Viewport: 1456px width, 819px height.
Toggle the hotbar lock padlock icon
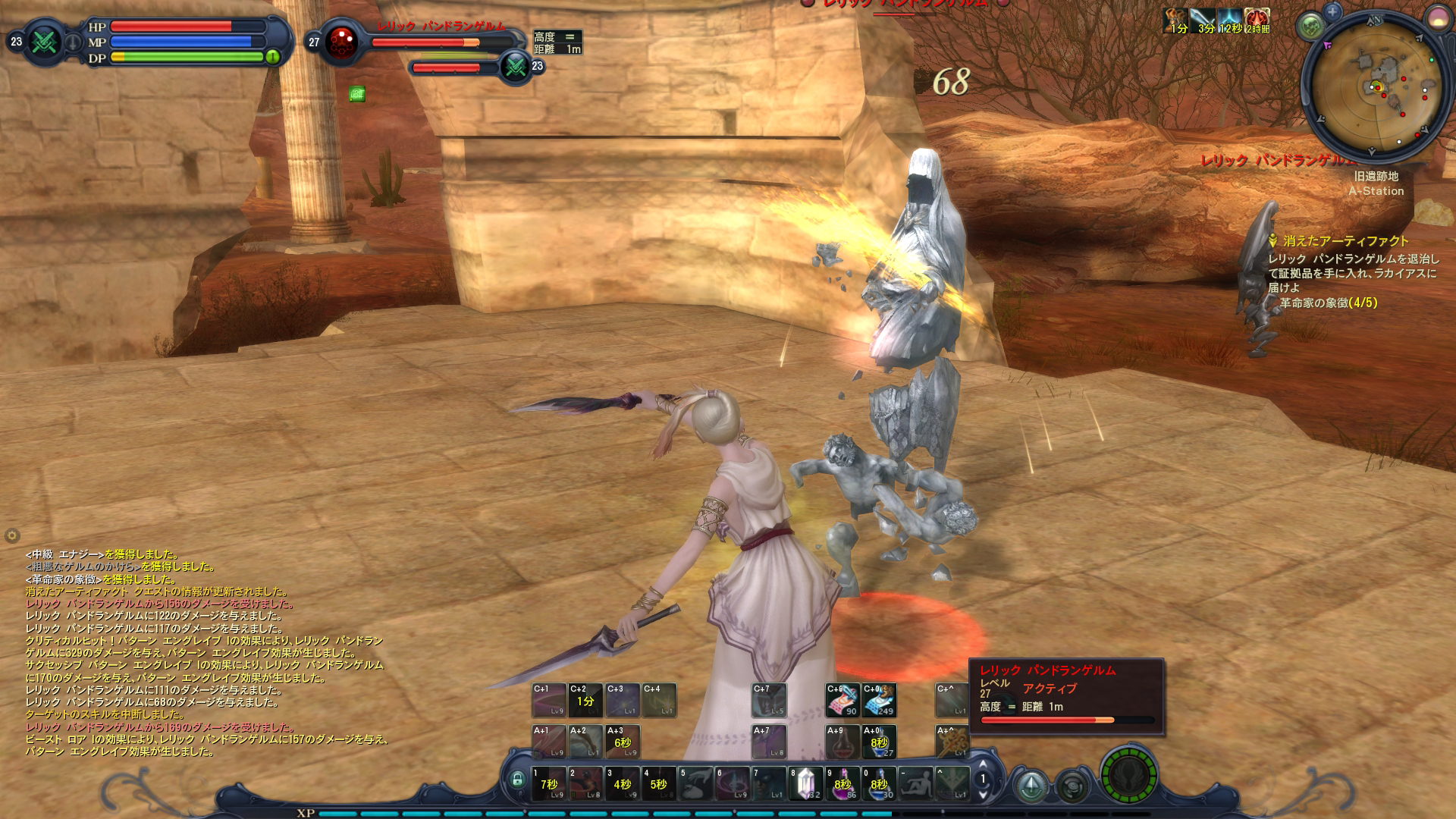tap(517, 779)
